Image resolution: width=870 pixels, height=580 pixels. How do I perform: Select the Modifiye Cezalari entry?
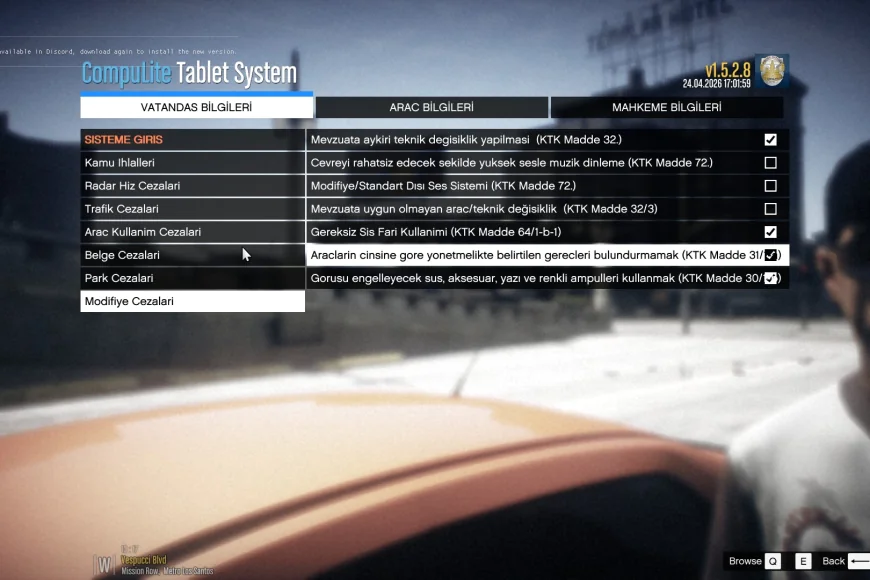tap(192, 301)
